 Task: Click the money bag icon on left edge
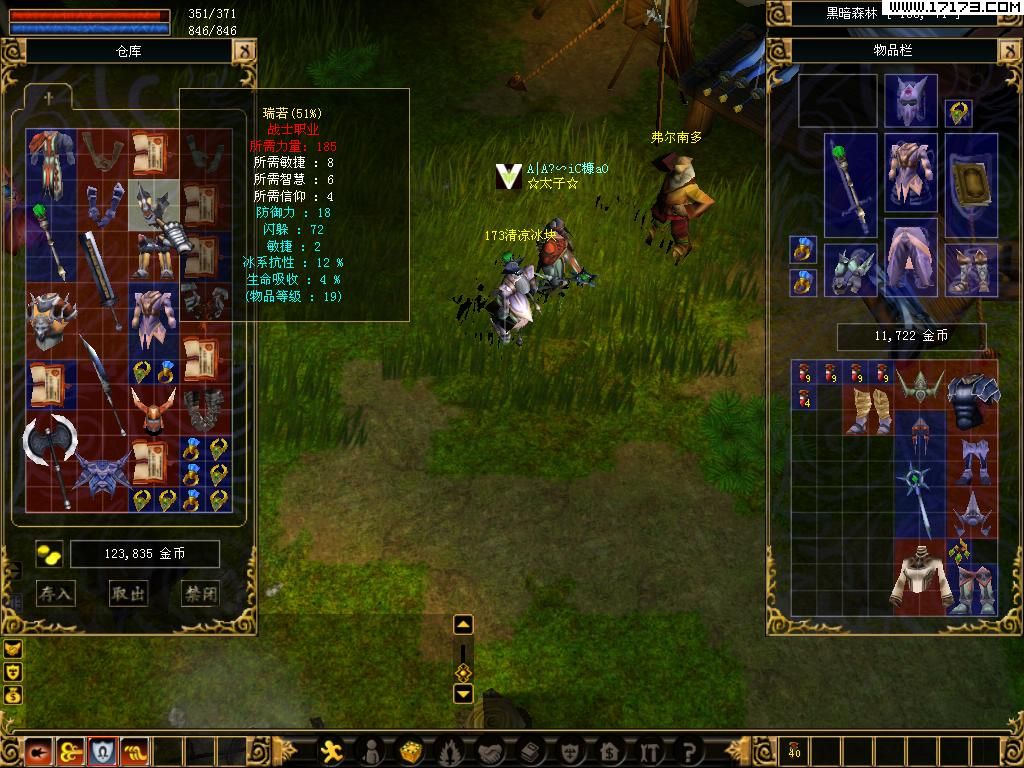13,695
